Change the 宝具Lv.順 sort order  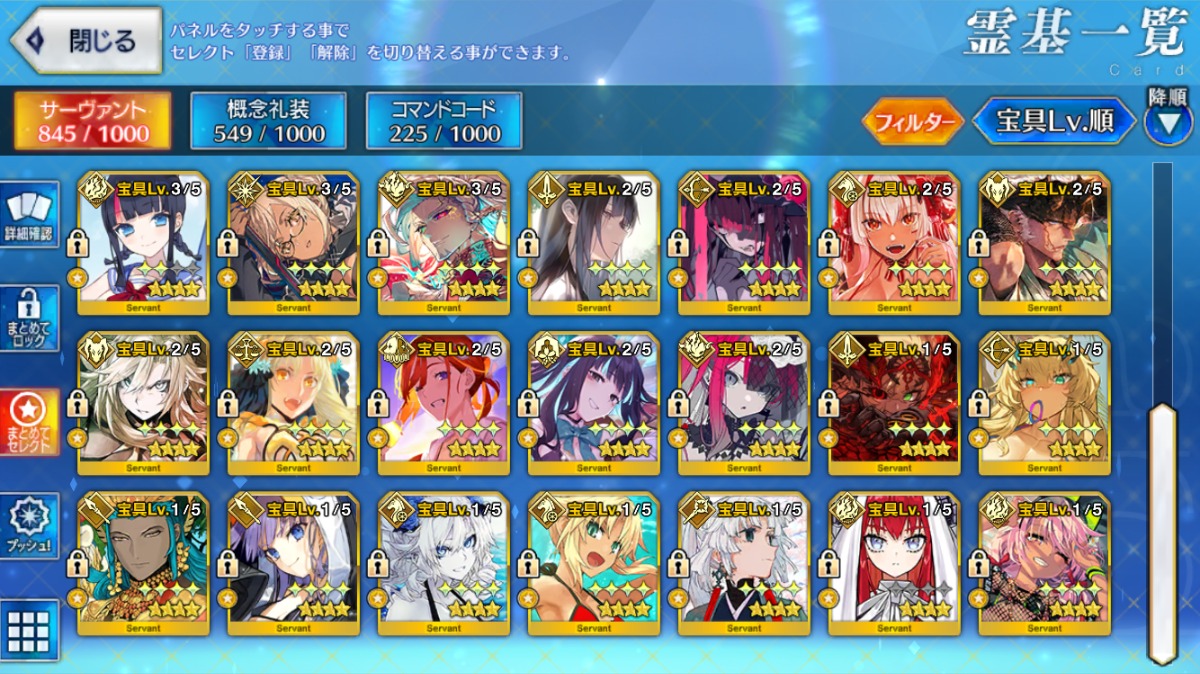pos(1054,122)
